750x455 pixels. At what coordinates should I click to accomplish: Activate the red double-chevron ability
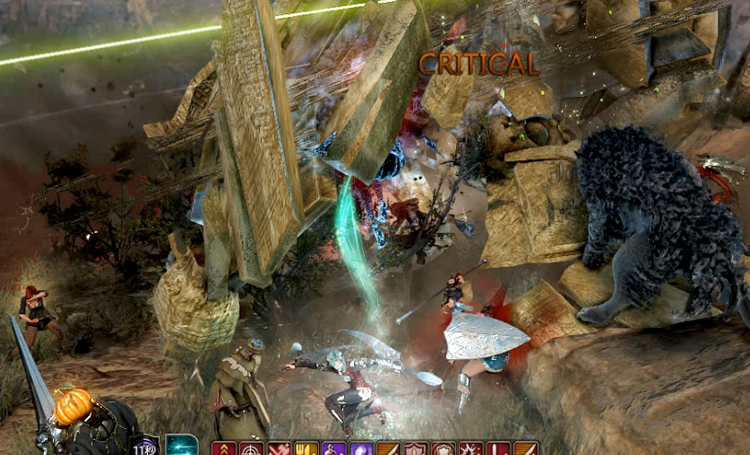(x=223, y=448)
